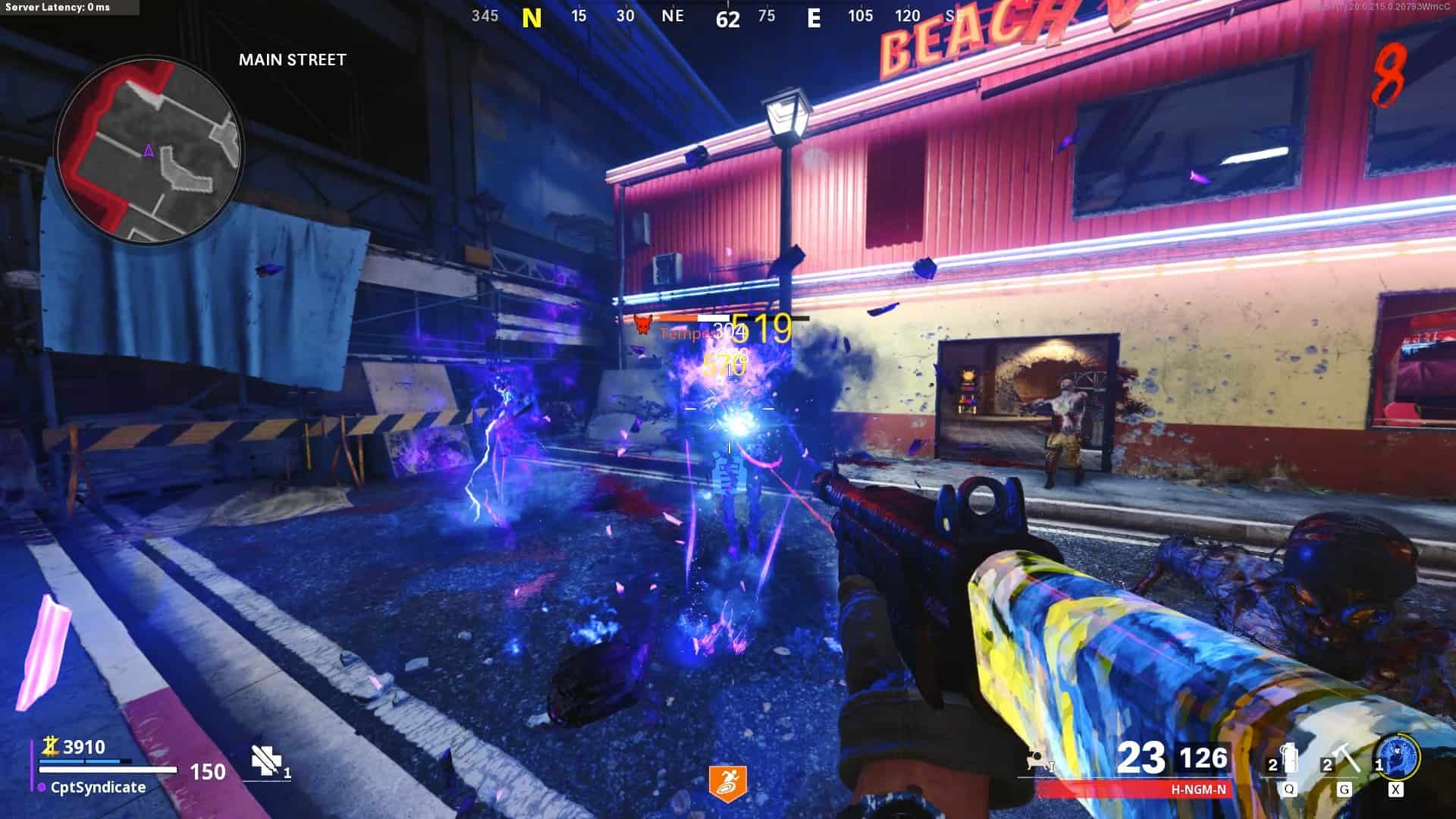Screen dimensions: 1456x819
Task: Select the orange Stamin-Up perk icon
Action: click(727, 784)
